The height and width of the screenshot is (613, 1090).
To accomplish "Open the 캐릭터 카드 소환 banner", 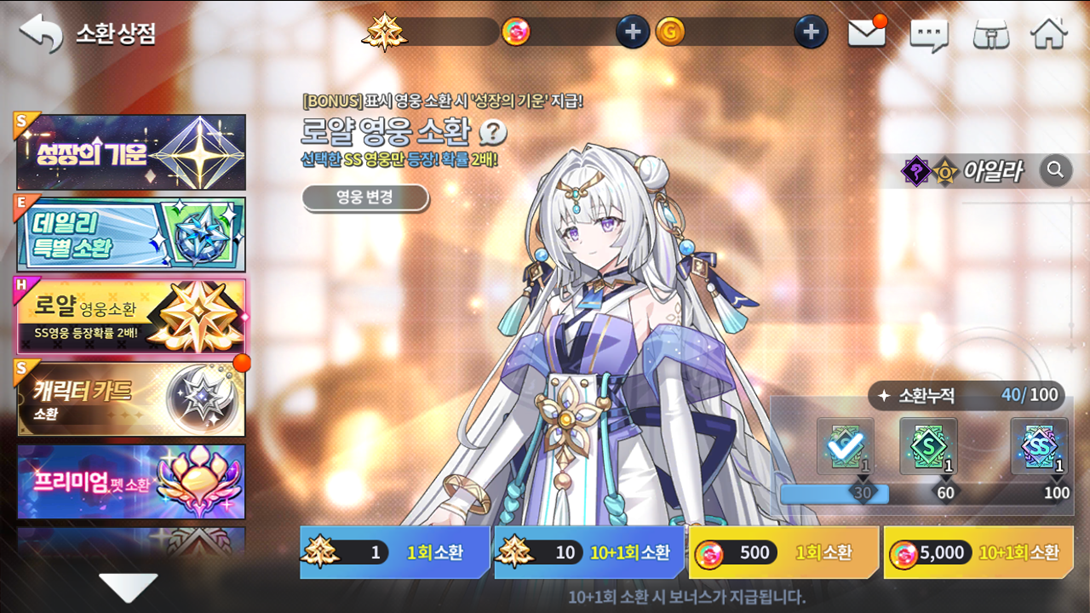I will [131, 399].
